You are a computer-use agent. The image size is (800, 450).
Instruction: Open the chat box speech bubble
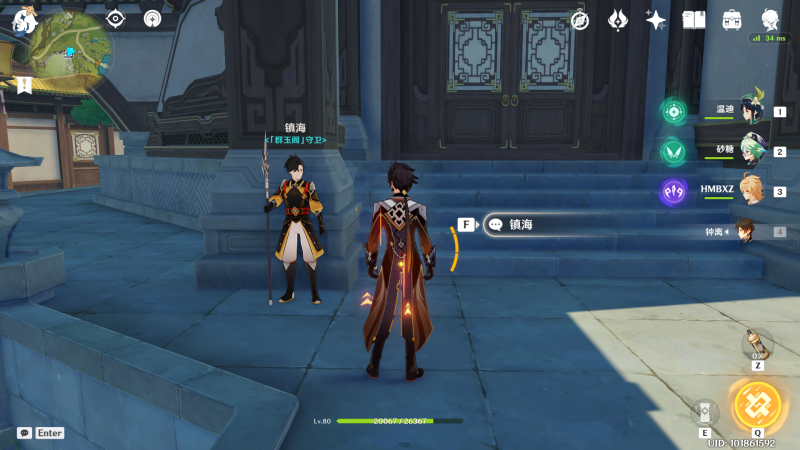pyautogui.click(x=24, y=433)
